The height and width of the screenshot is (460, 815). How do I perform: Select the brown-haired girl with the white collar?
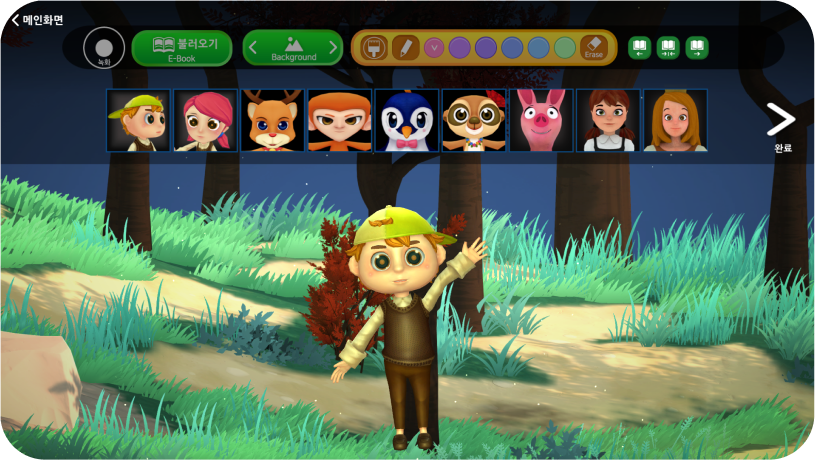(608, 121)
